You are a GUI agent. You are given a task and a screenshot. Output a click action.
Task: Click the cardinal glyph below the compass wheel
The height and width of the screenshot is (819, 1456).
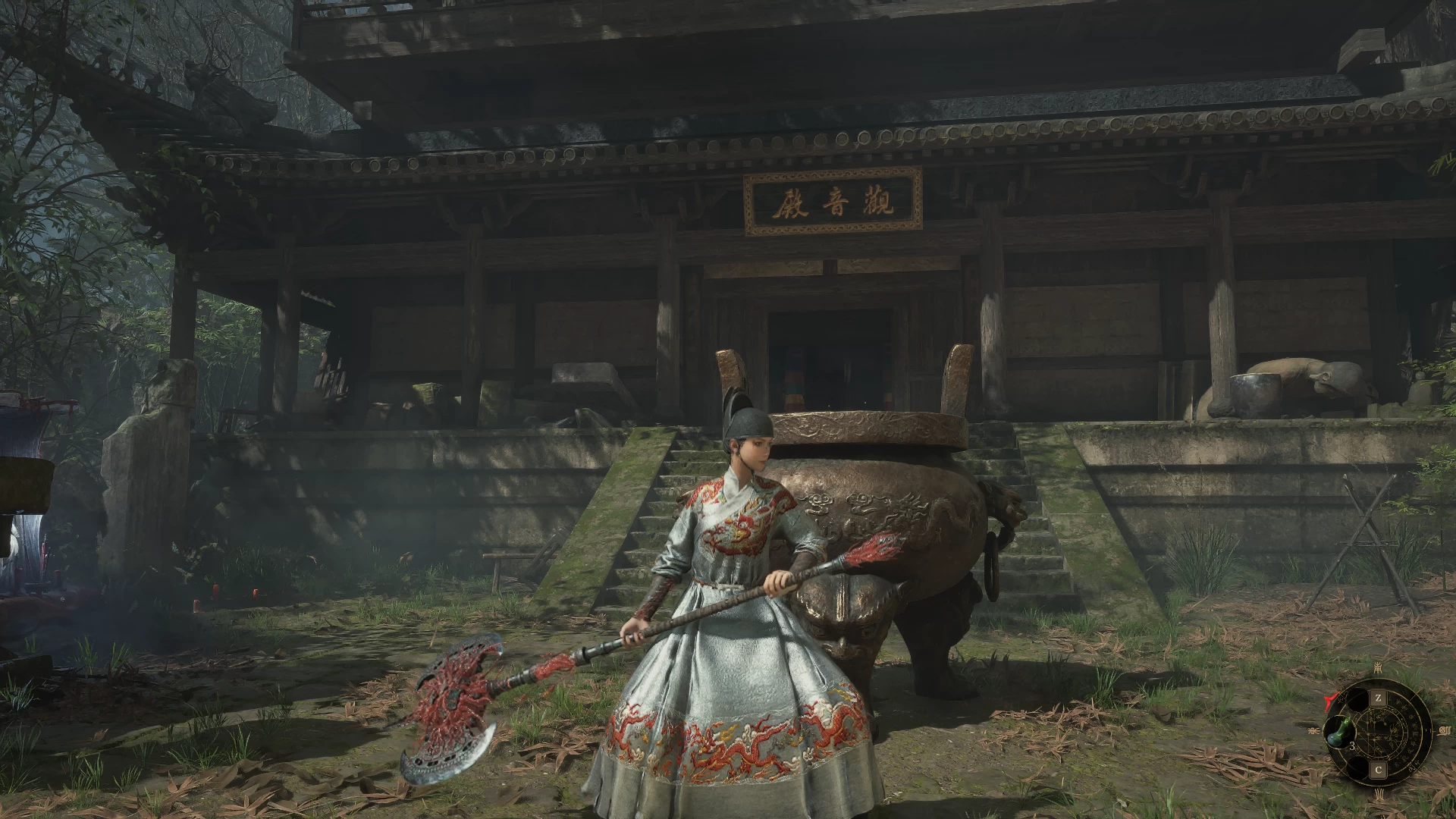coord(1380,793)
